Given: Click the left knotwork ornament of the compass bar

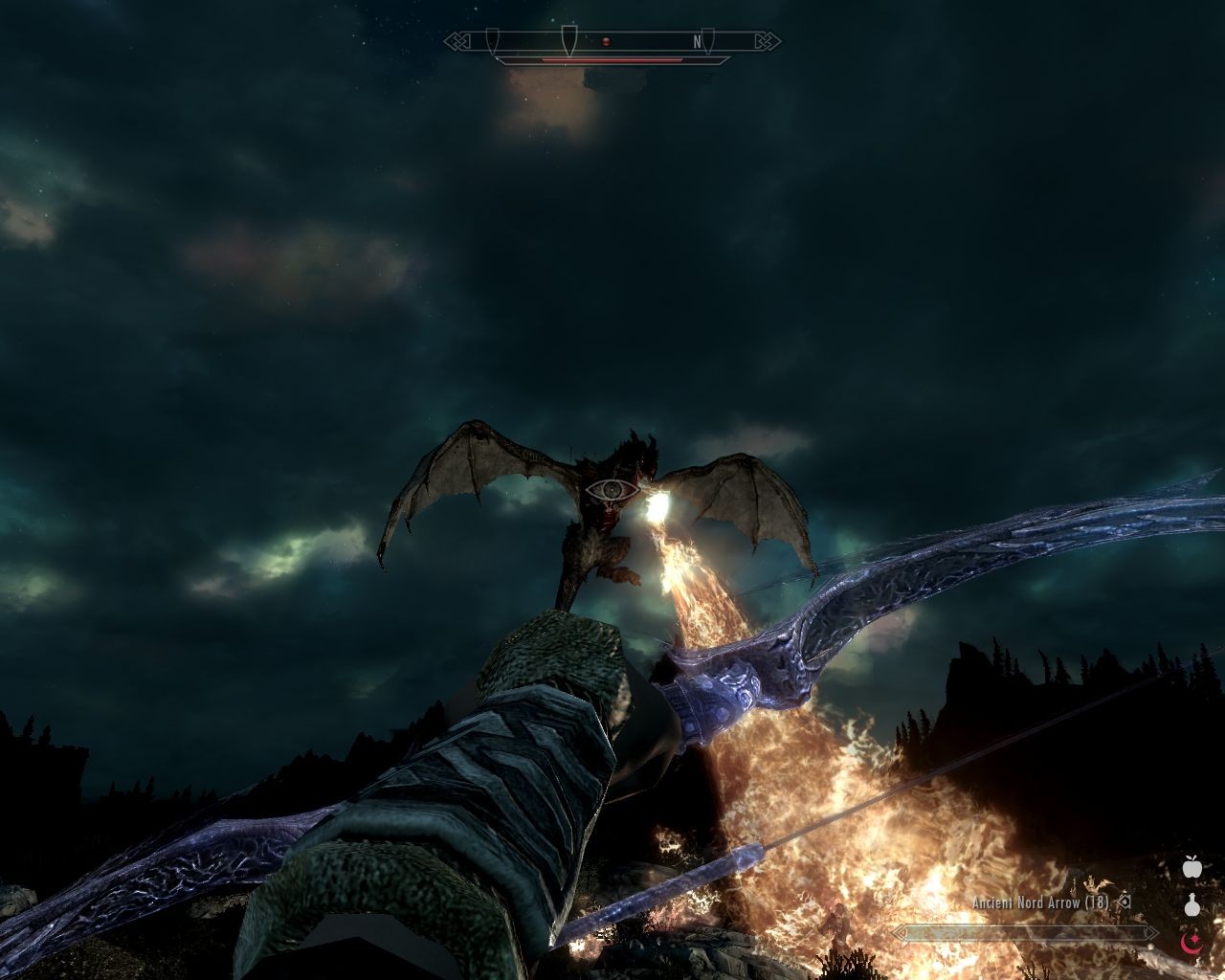Looking at the screenshot, I should pos(457,41).
